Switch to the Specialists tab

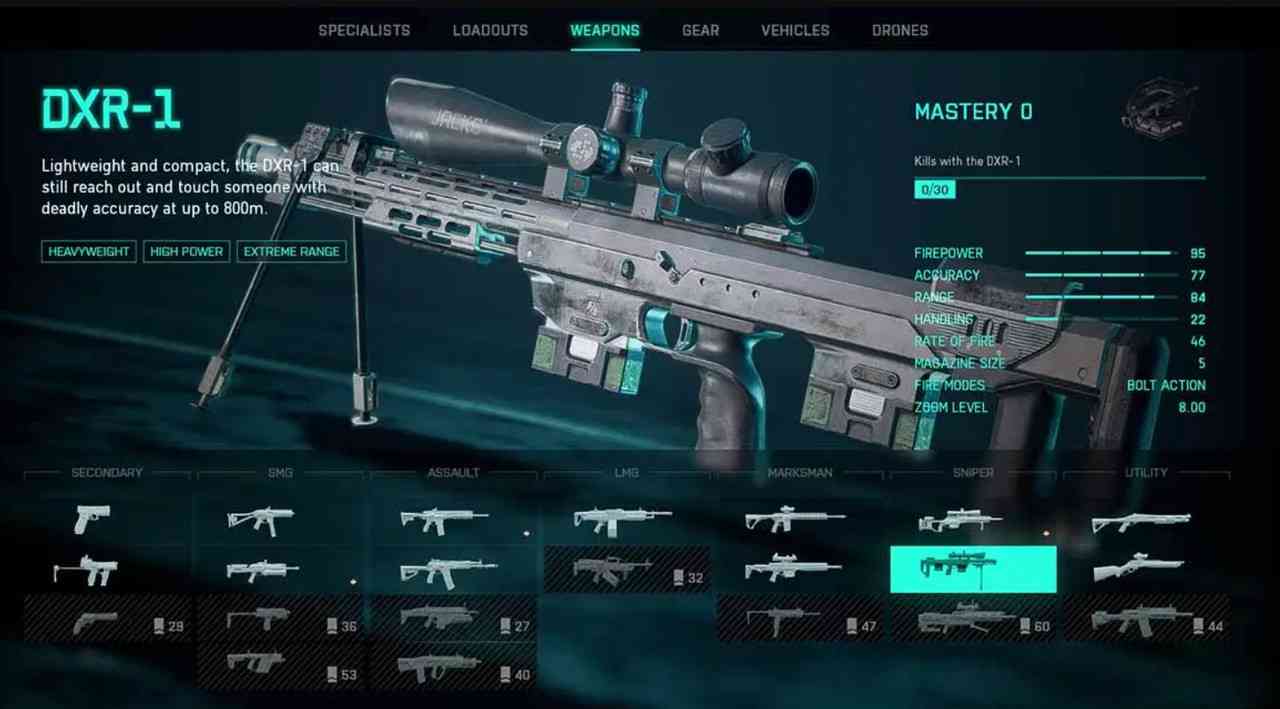(364, 30)
